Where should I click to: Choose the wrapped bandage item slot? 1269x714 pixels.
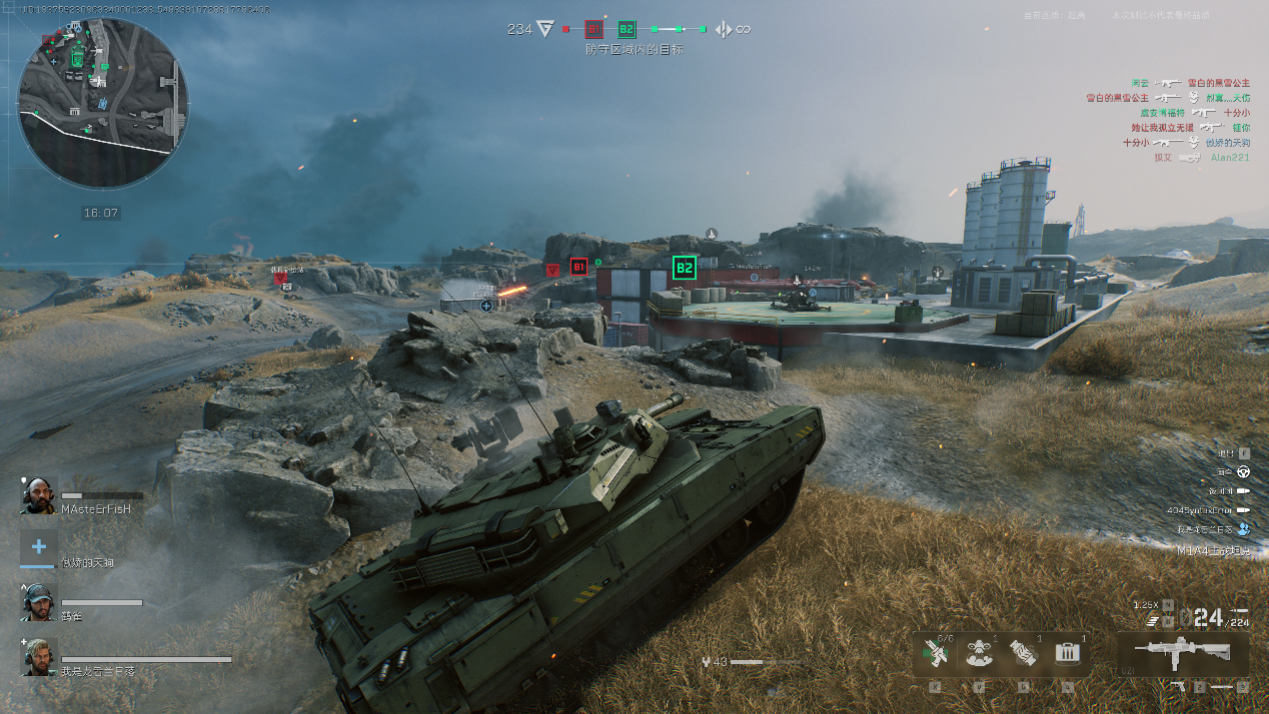(x=1023, y=653)
